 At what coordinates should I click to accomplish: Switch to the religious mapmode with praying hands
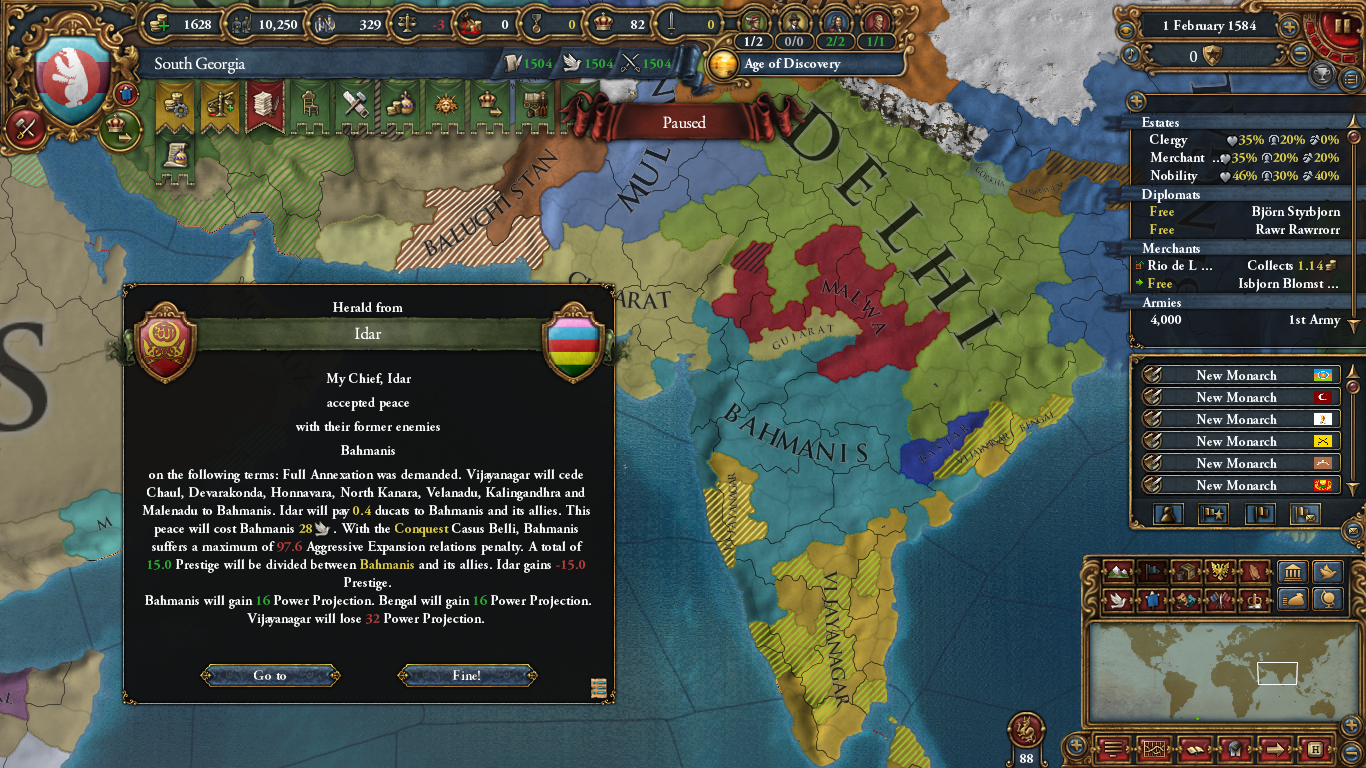coord(1254,571)
